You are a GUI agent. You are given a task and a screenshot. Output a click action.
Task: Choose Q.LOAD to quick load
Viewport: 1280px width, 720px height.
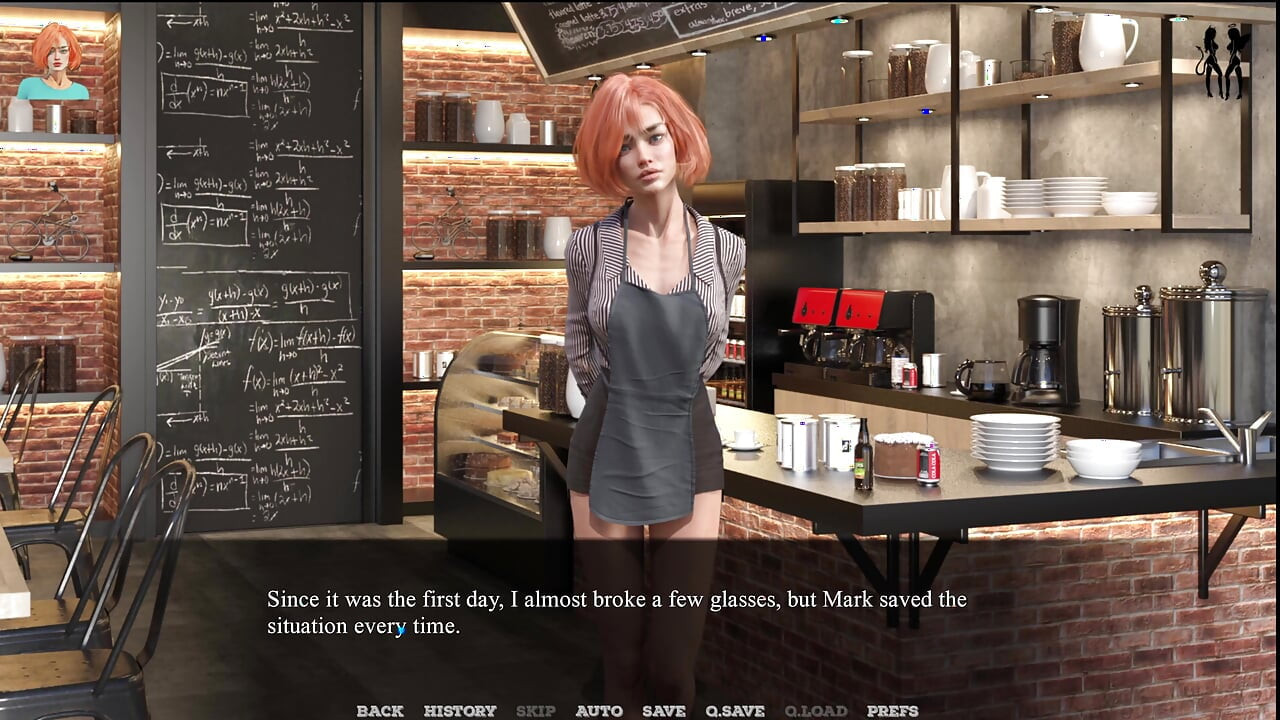click(815, 711)
